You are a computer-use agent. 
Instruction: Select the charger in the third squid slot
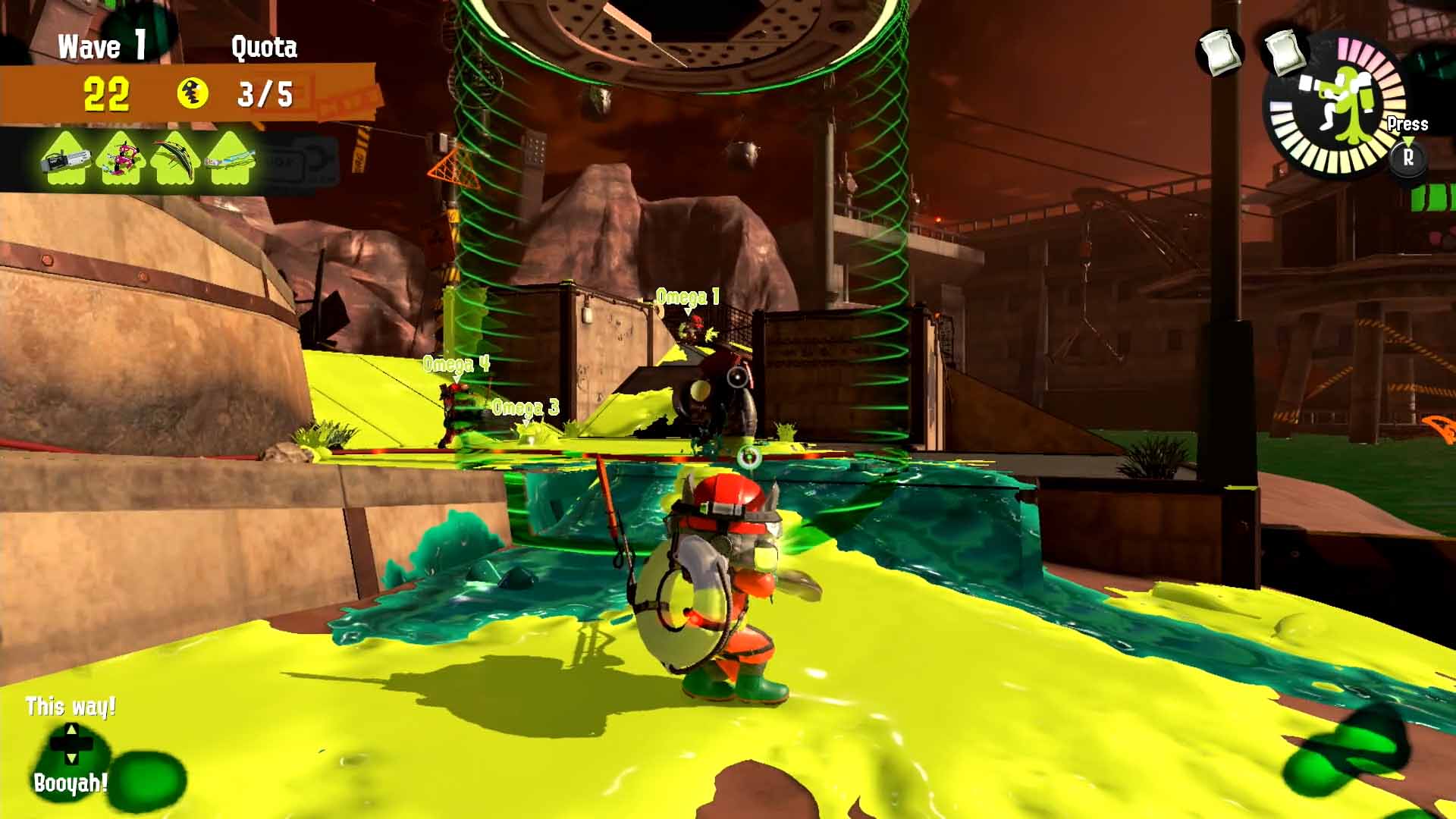click(x=176, y=158)
